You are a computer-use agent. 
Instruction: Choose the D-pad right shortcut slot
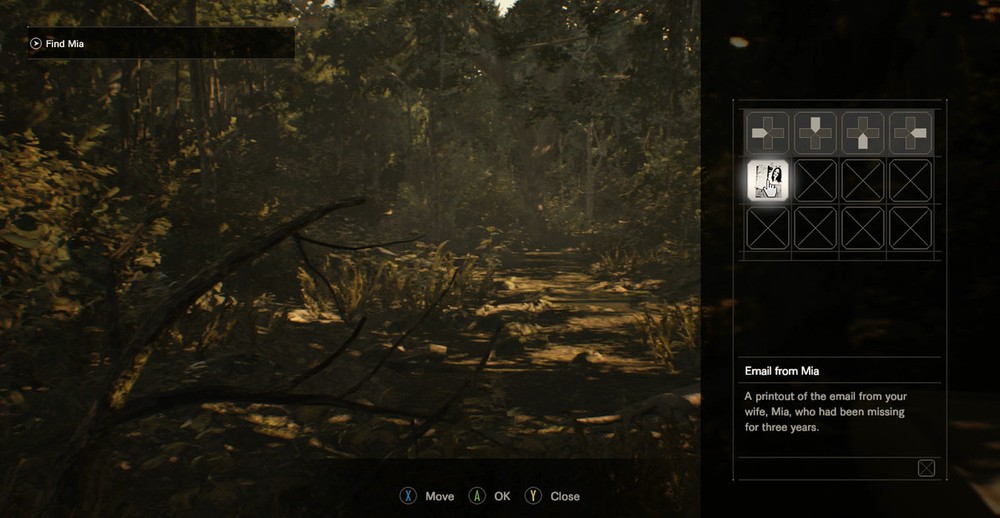tap(911, 132)
